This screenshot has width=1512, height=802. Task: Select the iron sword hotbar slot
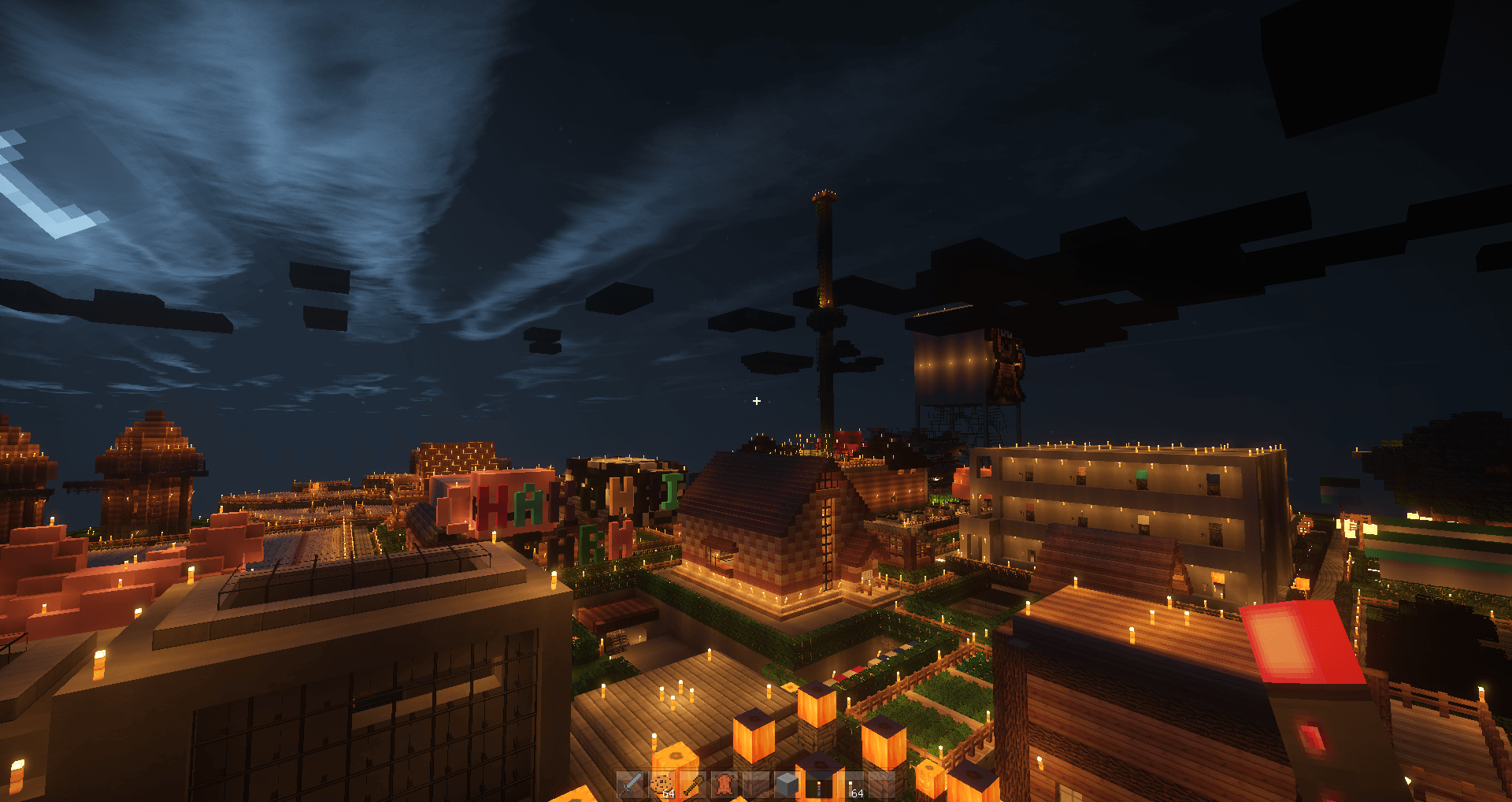click(x=630, y=785)
